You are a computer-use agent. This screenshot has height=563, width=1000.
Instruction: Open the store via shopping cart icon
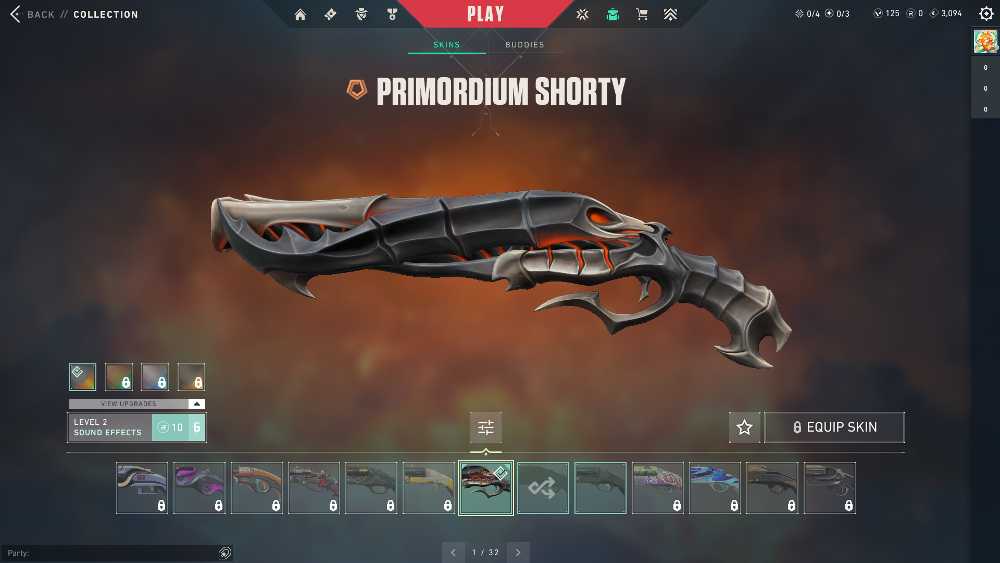tap(642, 15)
